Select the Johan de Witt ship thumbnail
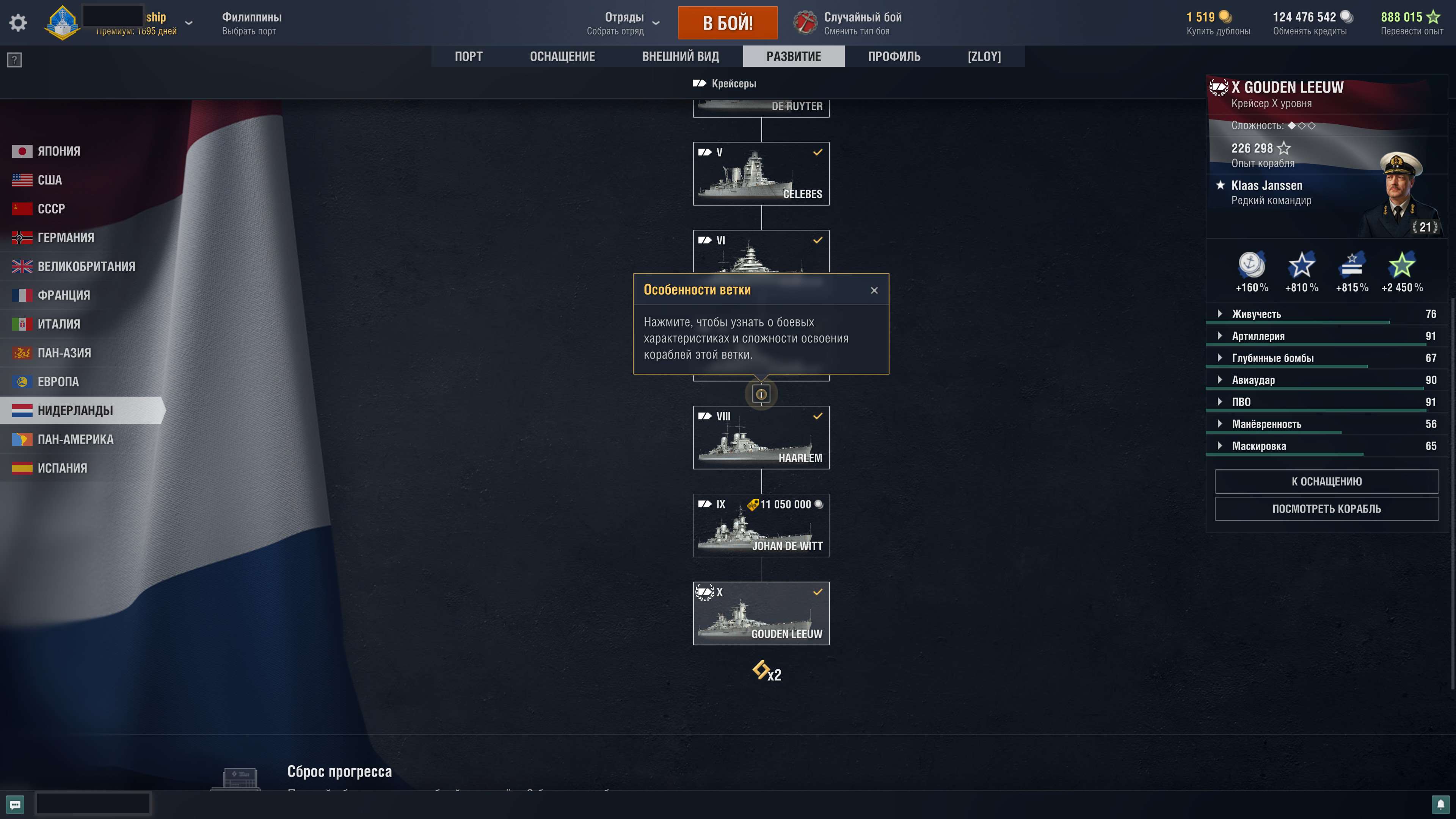The height and width of the screenshot is (819, 1456). click(x=761, y=526)
